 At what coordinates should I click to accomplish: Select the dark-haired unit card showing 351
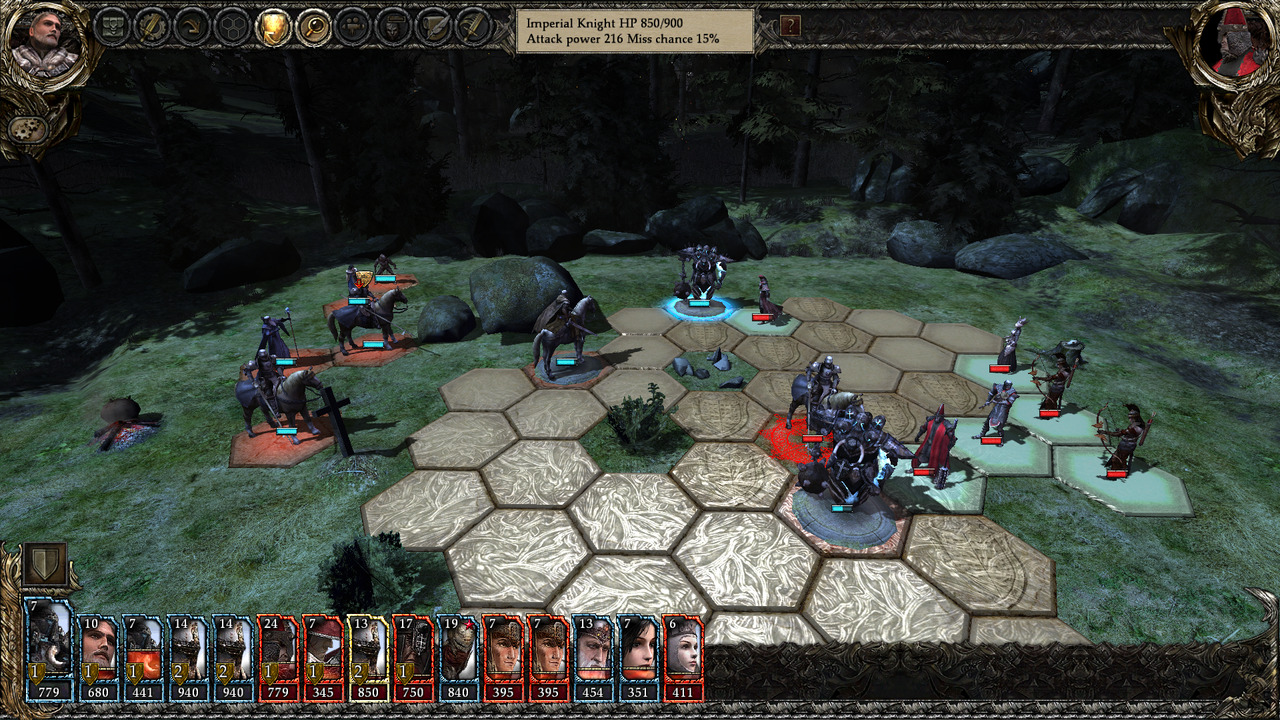tap(637, 657)
